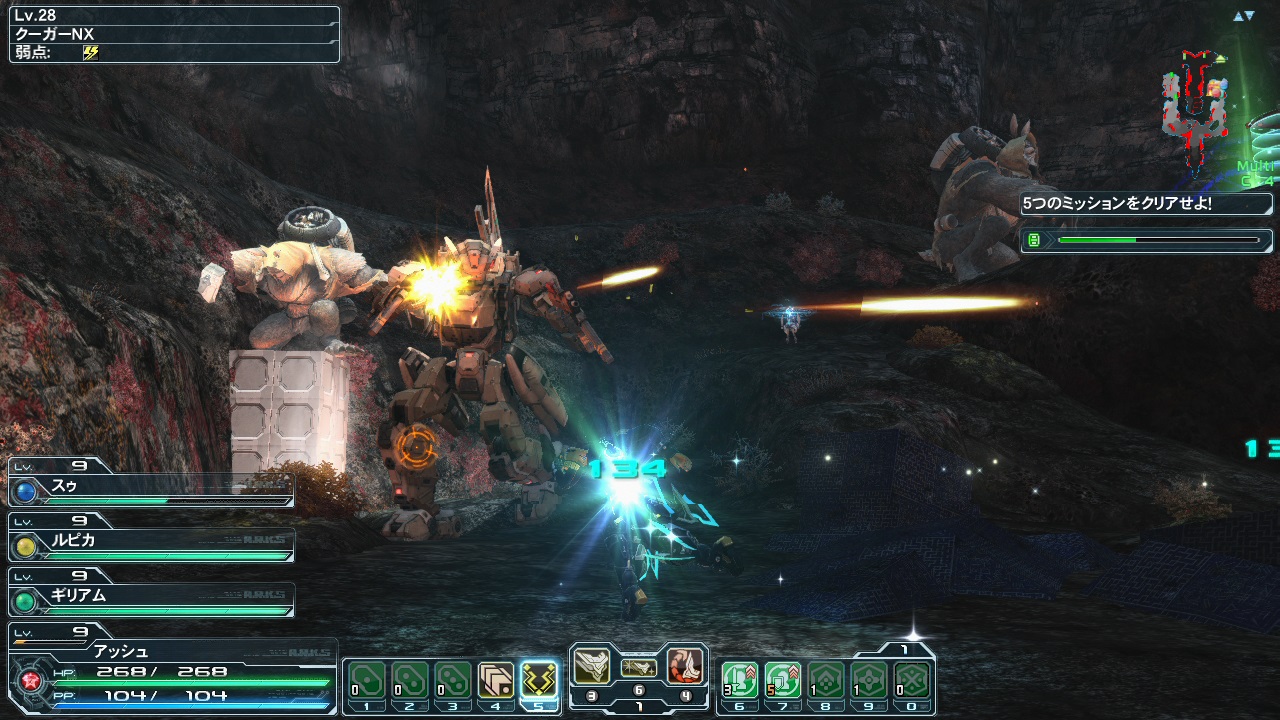Select party member ルピカ
Screen dimensions: 1280x720
coord(150,544)
